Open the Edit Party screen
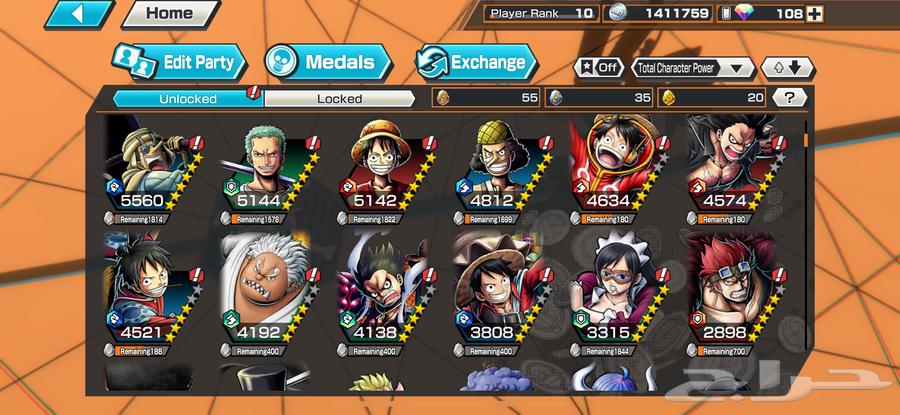Viewport: 900px width, 415px height. [x=180, y=62]
